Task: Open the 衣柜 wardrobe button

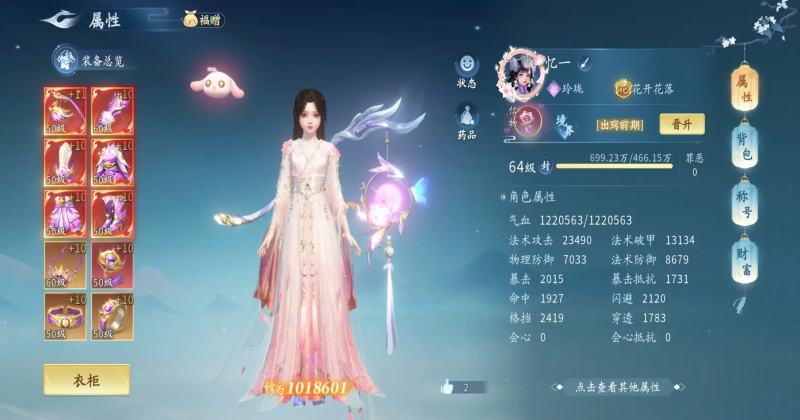Action: click(86, 379)
